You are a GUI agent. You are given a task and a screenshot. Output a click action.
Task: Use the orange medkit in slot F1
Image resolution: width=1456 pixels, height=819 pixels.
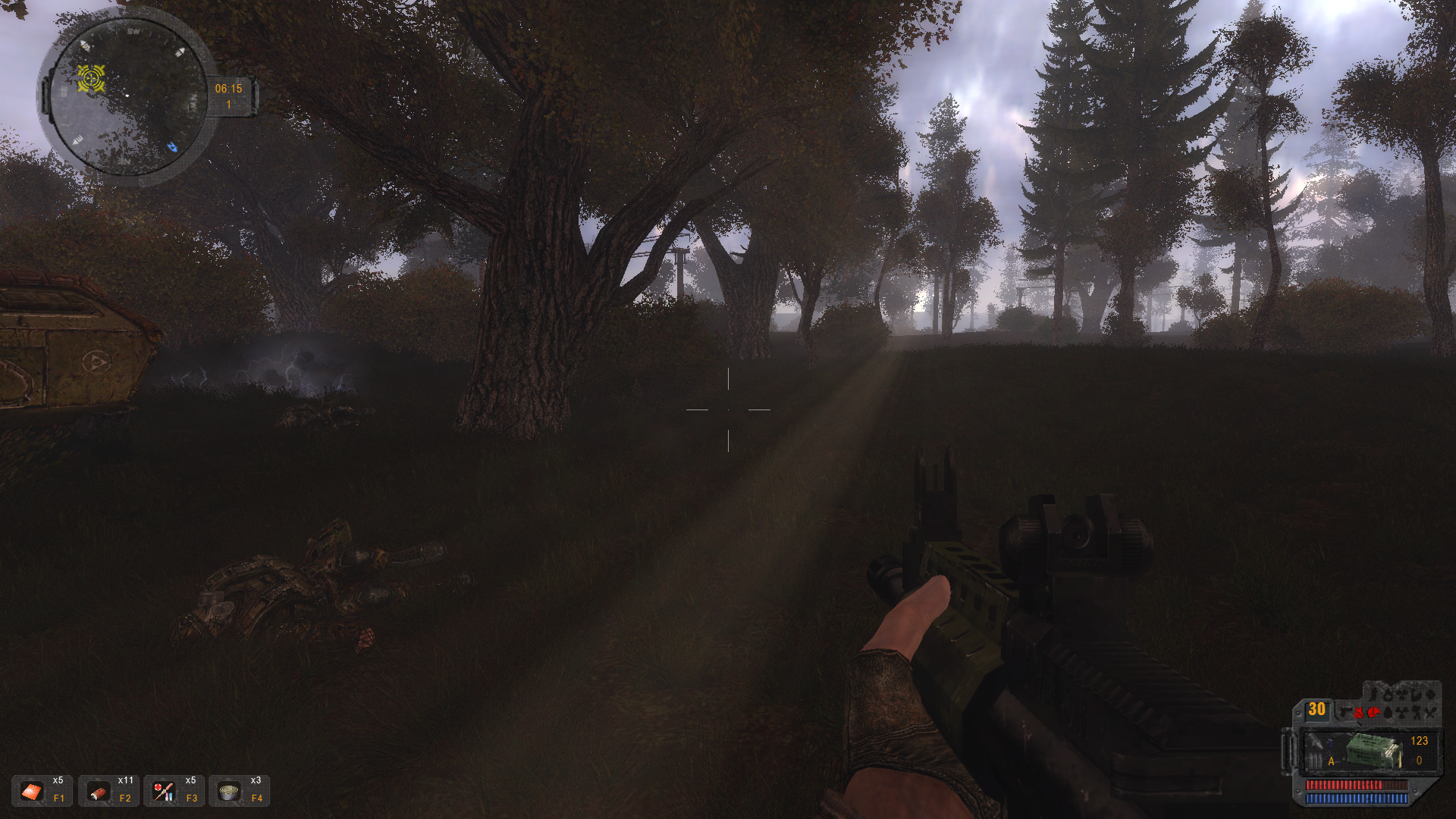tap(32, 792)
